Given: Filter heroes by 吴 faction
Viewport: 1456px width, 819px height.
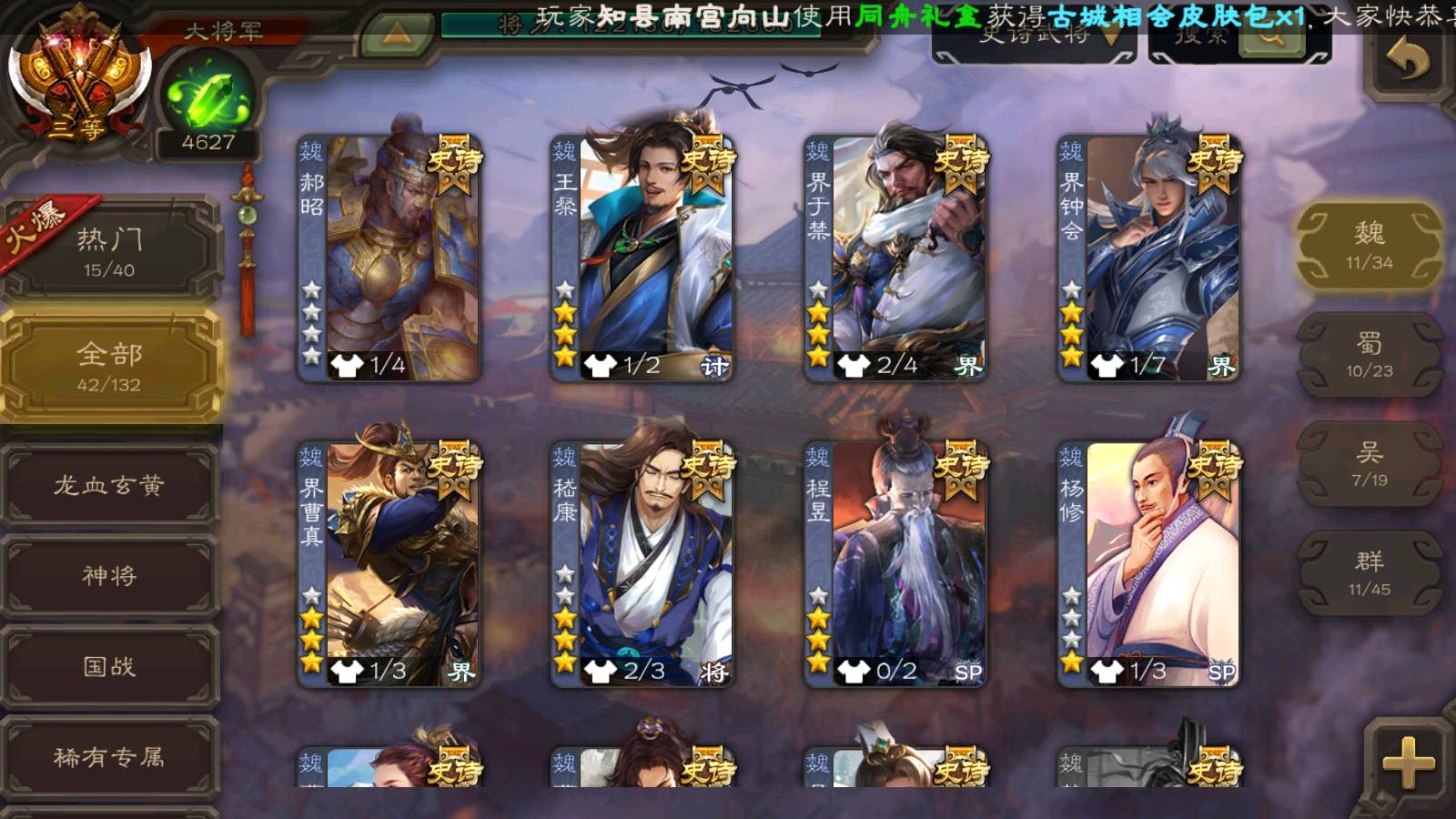Looking at the screenshot, I should tap(1369, 464).
